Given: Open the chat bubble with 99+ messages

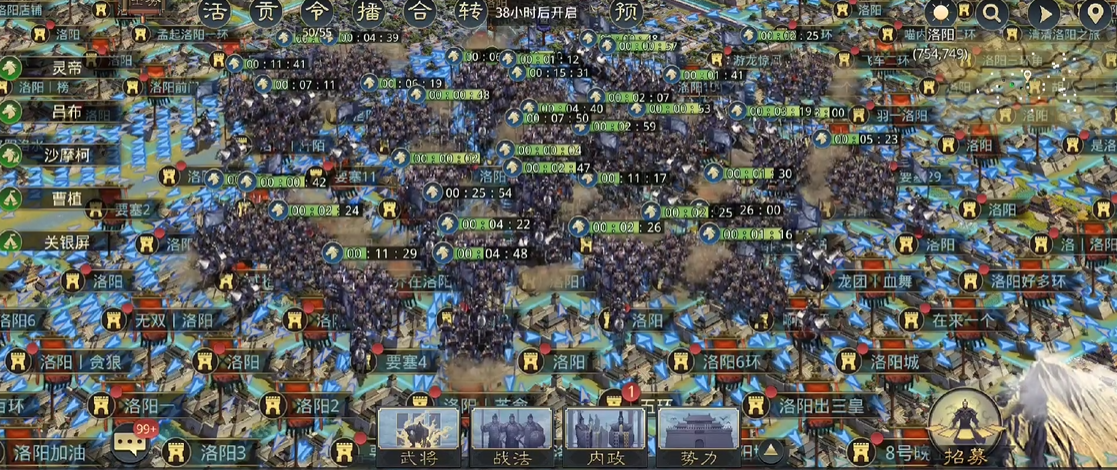Looking at the screenshot, I should tap(131, 442).
